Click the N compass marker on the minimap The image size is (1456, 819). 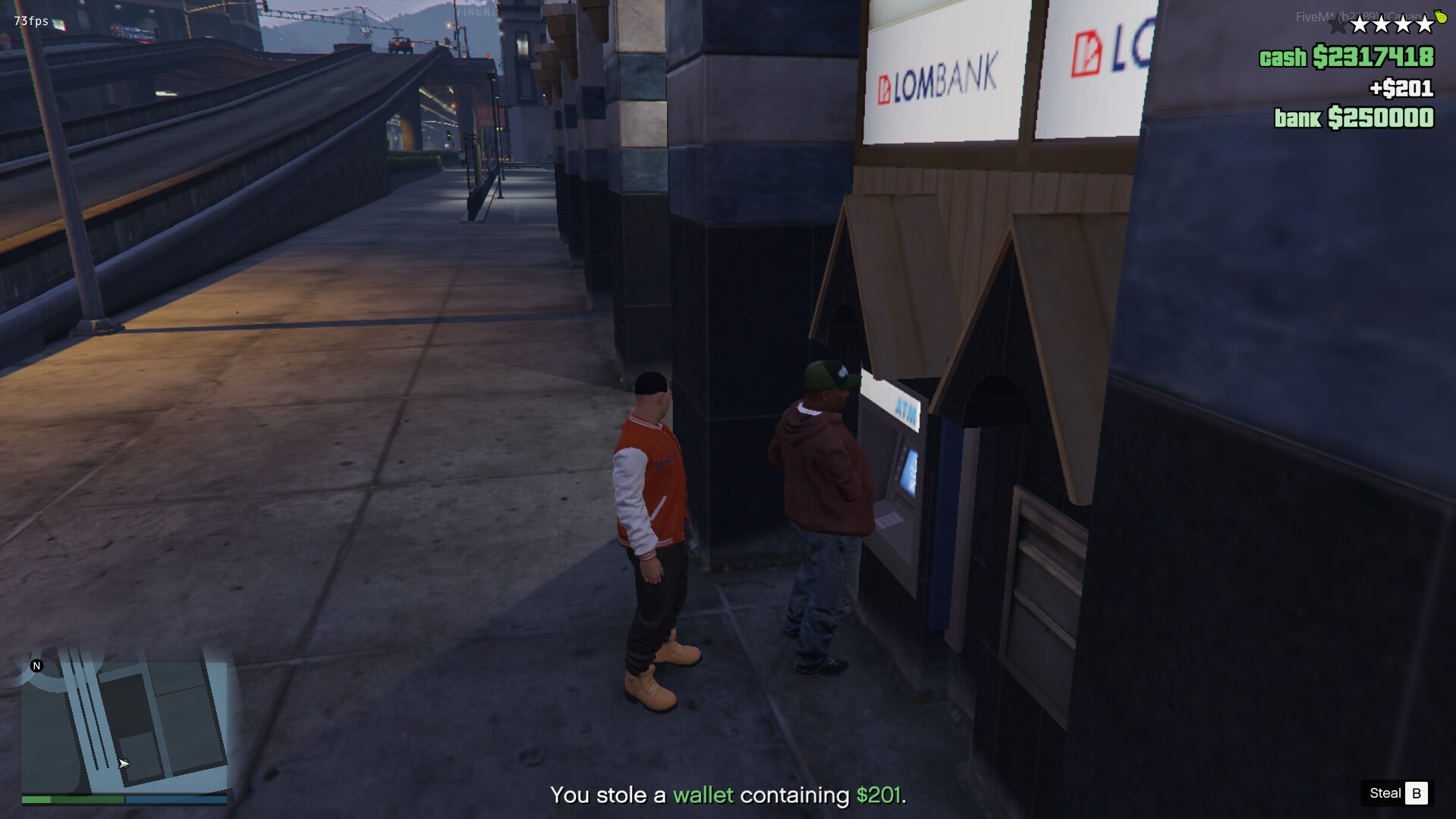click(x=36, y=665)
